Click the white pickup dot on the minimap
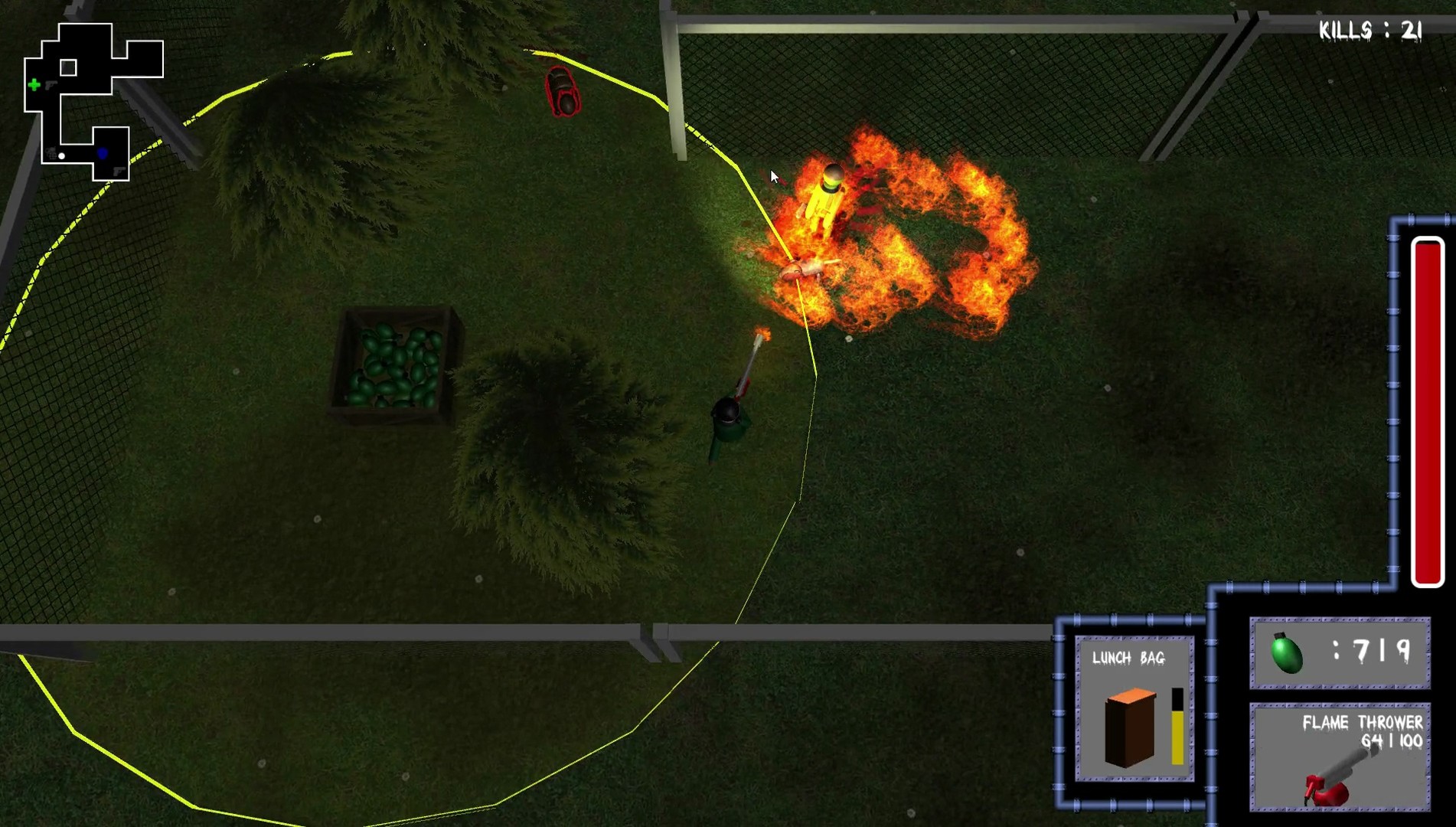 (61, 155)
